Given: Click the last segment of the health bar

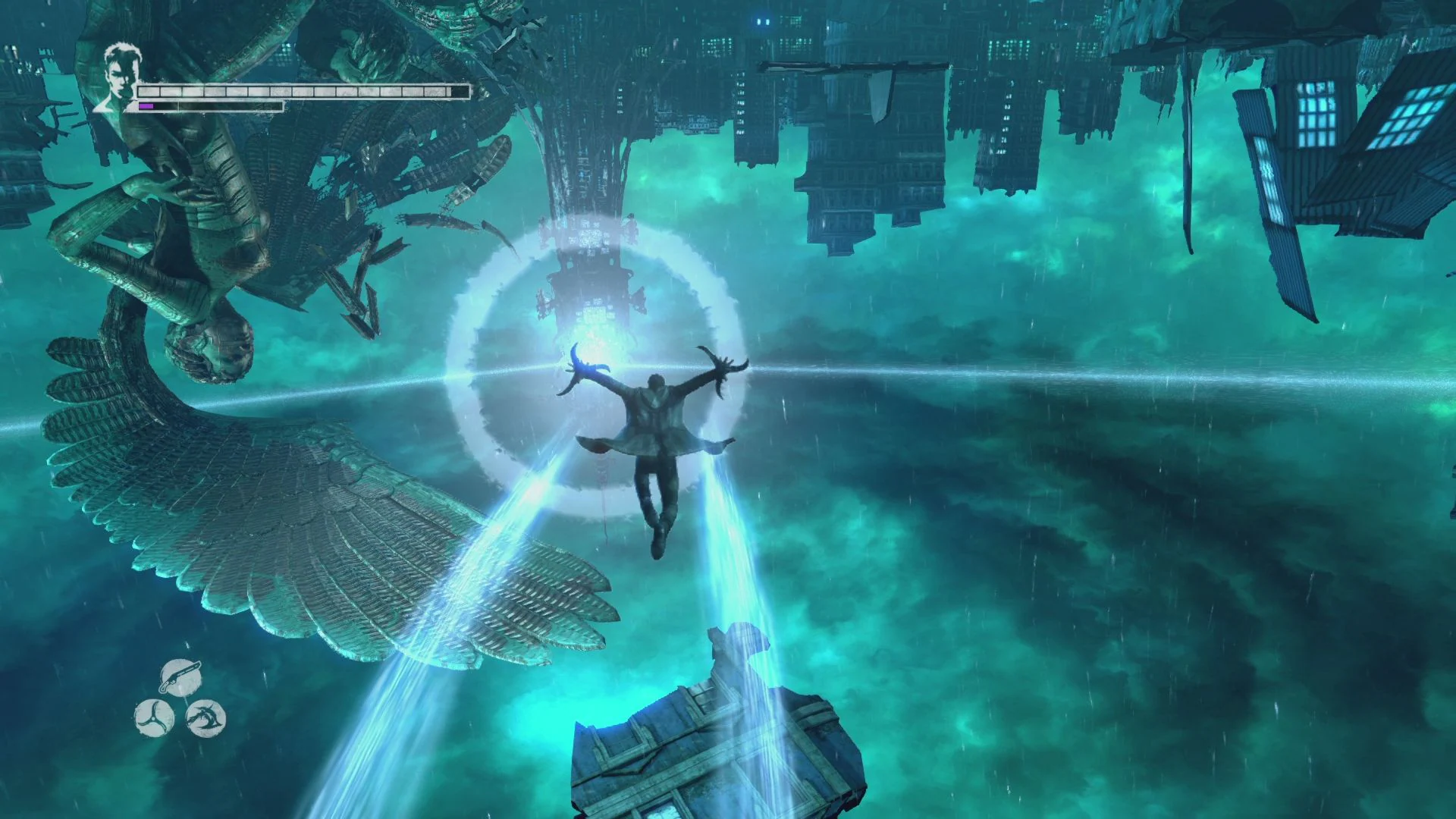Looking at the screenshot, I should (x=461, y=92).
